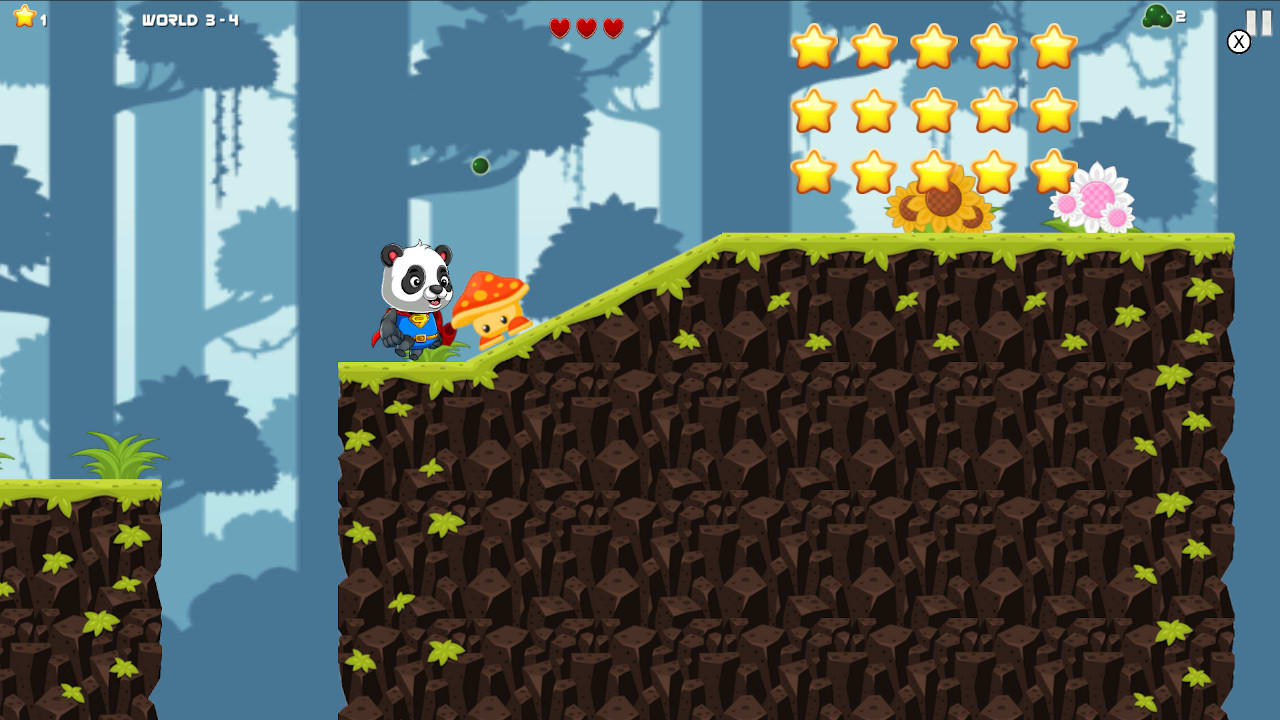Click the star counter icon

(25, 16)
